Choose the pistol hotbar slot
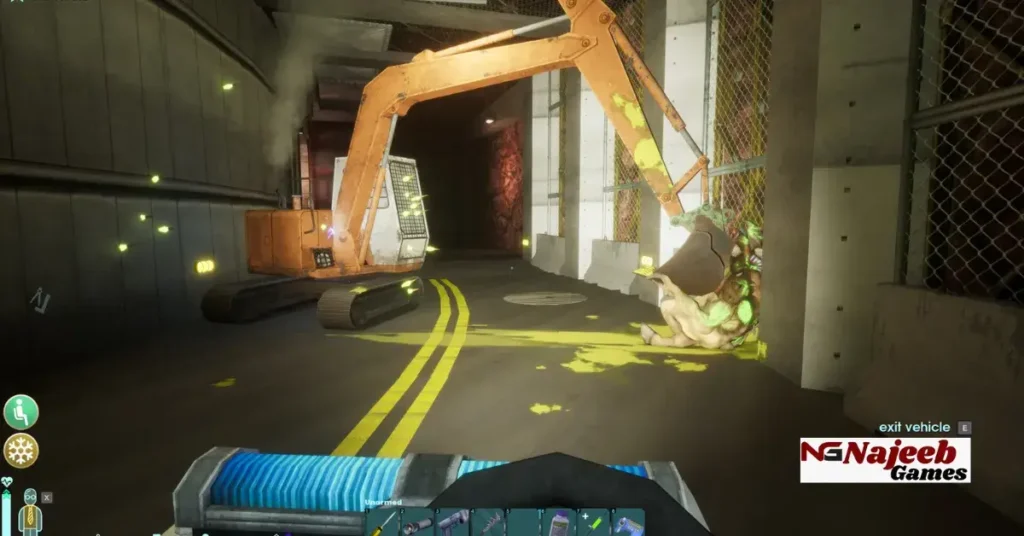Image resolution: width=1024 pixels, height=536 pixels. tap(452, 522)
